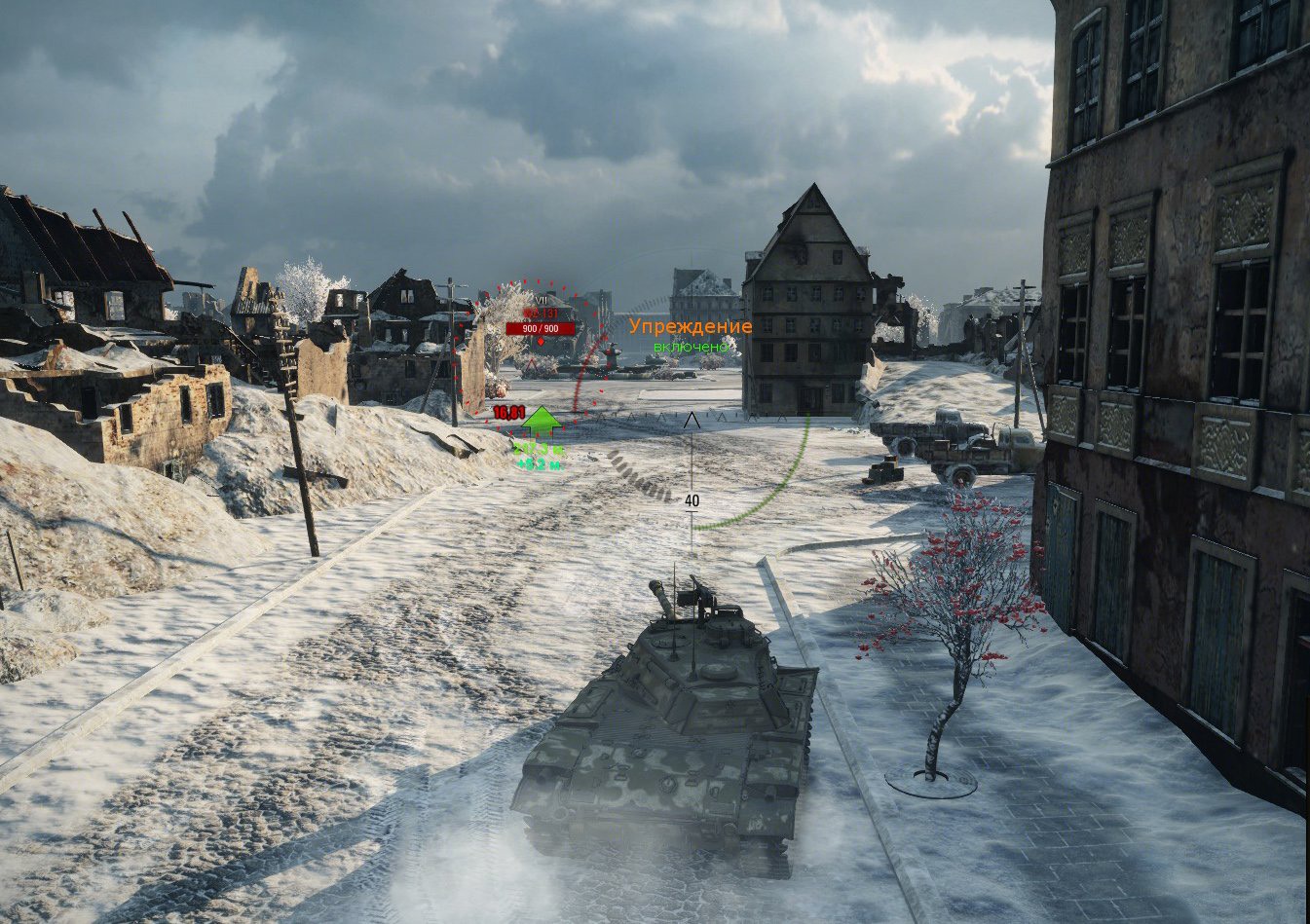Click the red '16,81' timer value
This screenshot has height=924, width=1310.
507,413
